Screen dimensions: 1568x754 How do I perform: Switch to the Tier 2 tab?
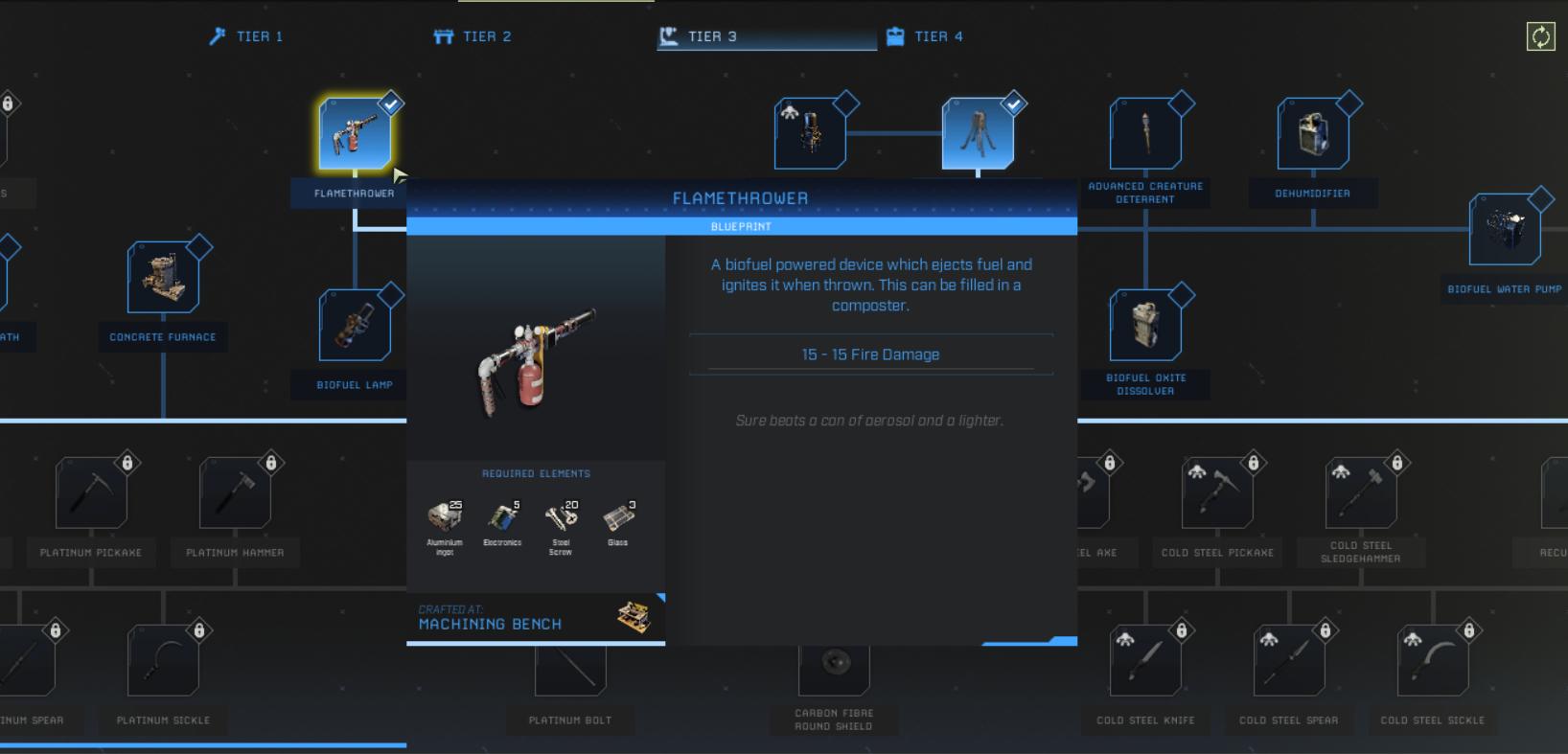(x=473, y=35)
